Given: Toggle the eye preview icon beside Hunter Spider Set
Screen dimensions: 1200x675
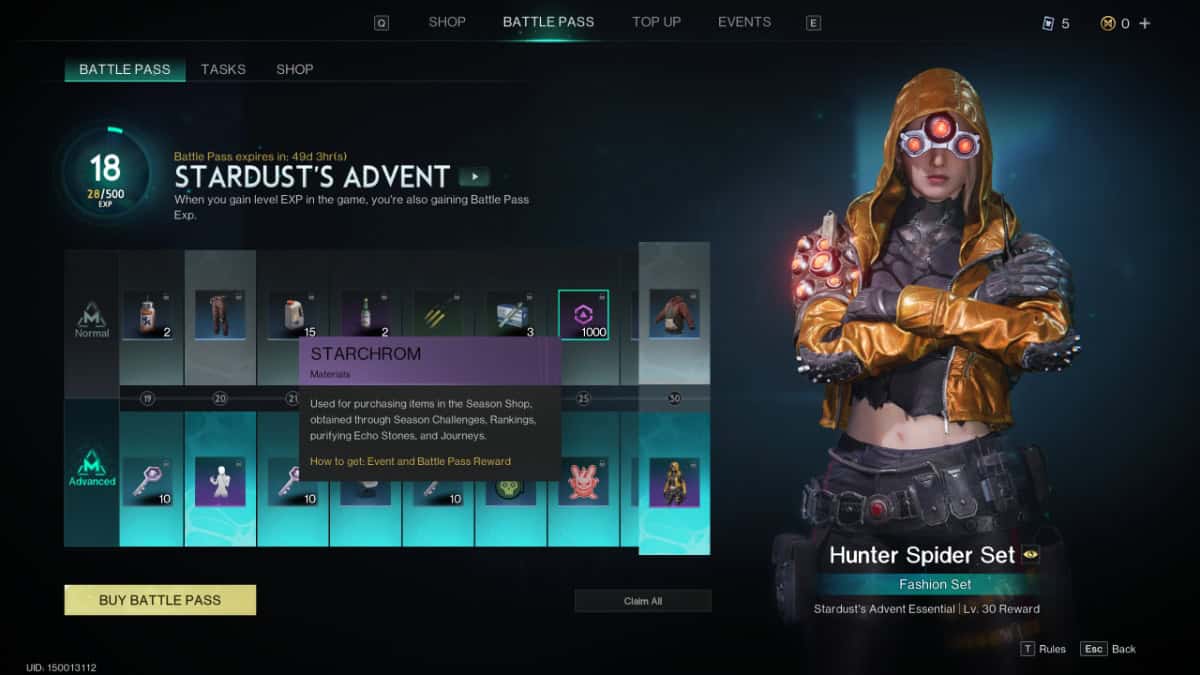Looking at the screenshot, I should pos(1030,555).
